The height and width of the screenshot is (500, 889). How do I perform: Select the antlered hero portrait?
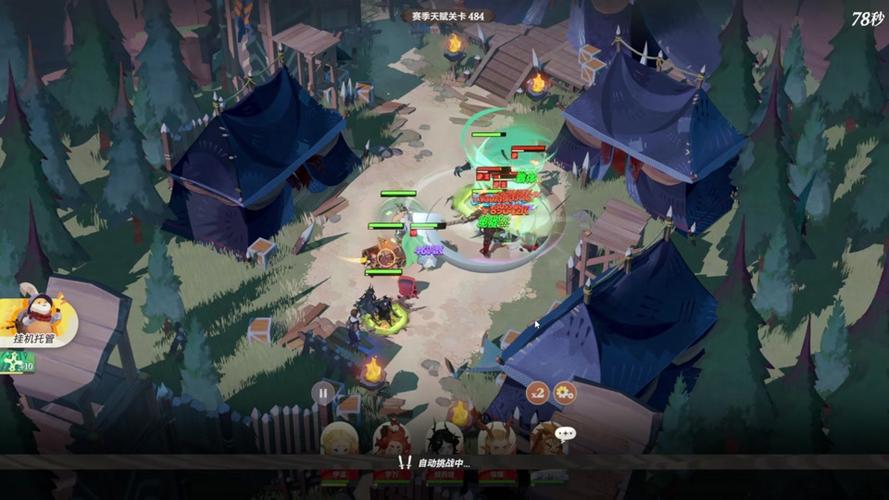click(497, 440)
